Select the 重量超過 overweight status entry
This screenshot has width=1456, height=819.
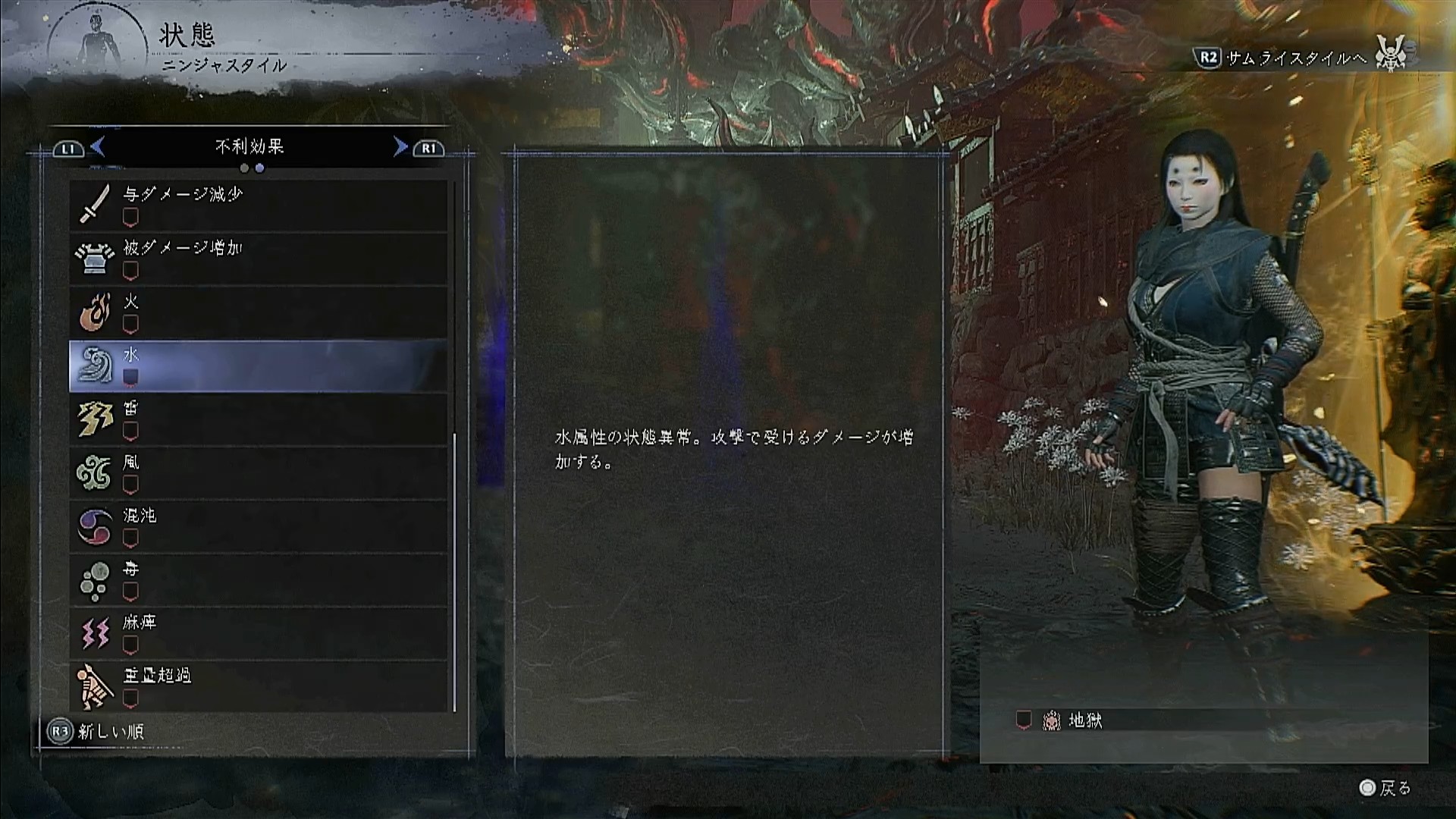tap(258, 687)
